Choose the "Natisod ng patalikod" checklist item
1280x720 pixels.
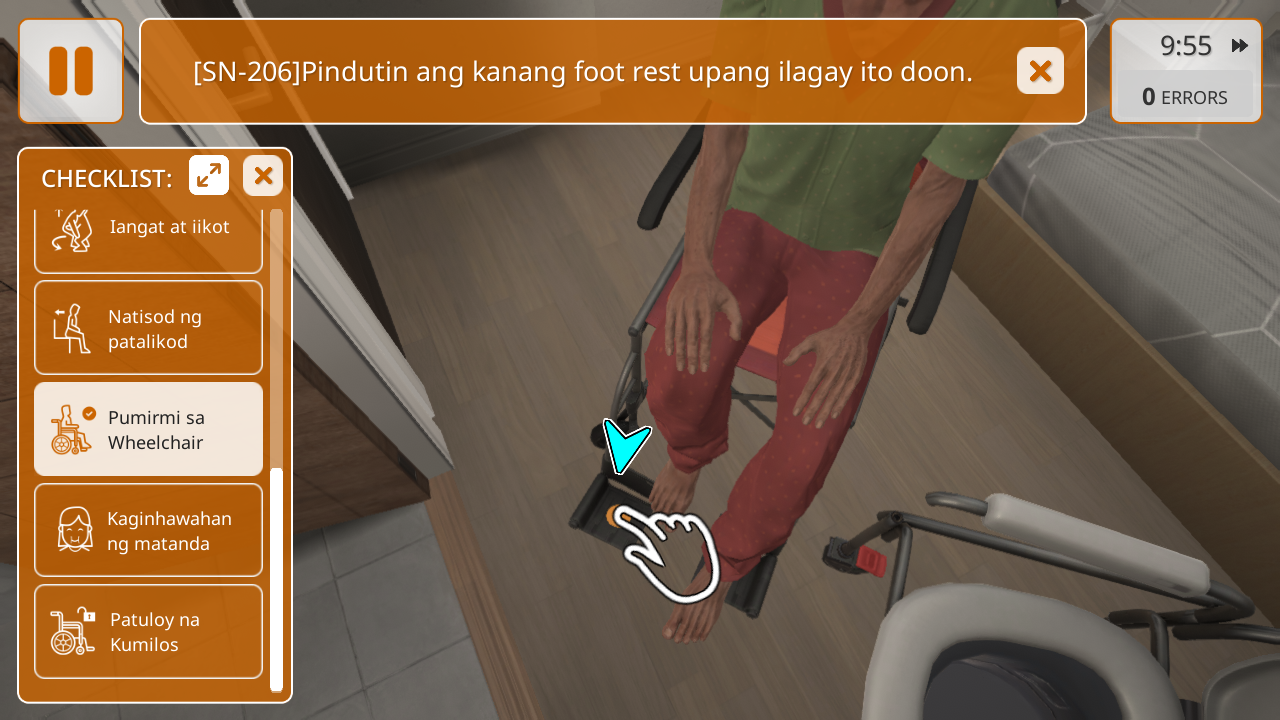(148, 328)
